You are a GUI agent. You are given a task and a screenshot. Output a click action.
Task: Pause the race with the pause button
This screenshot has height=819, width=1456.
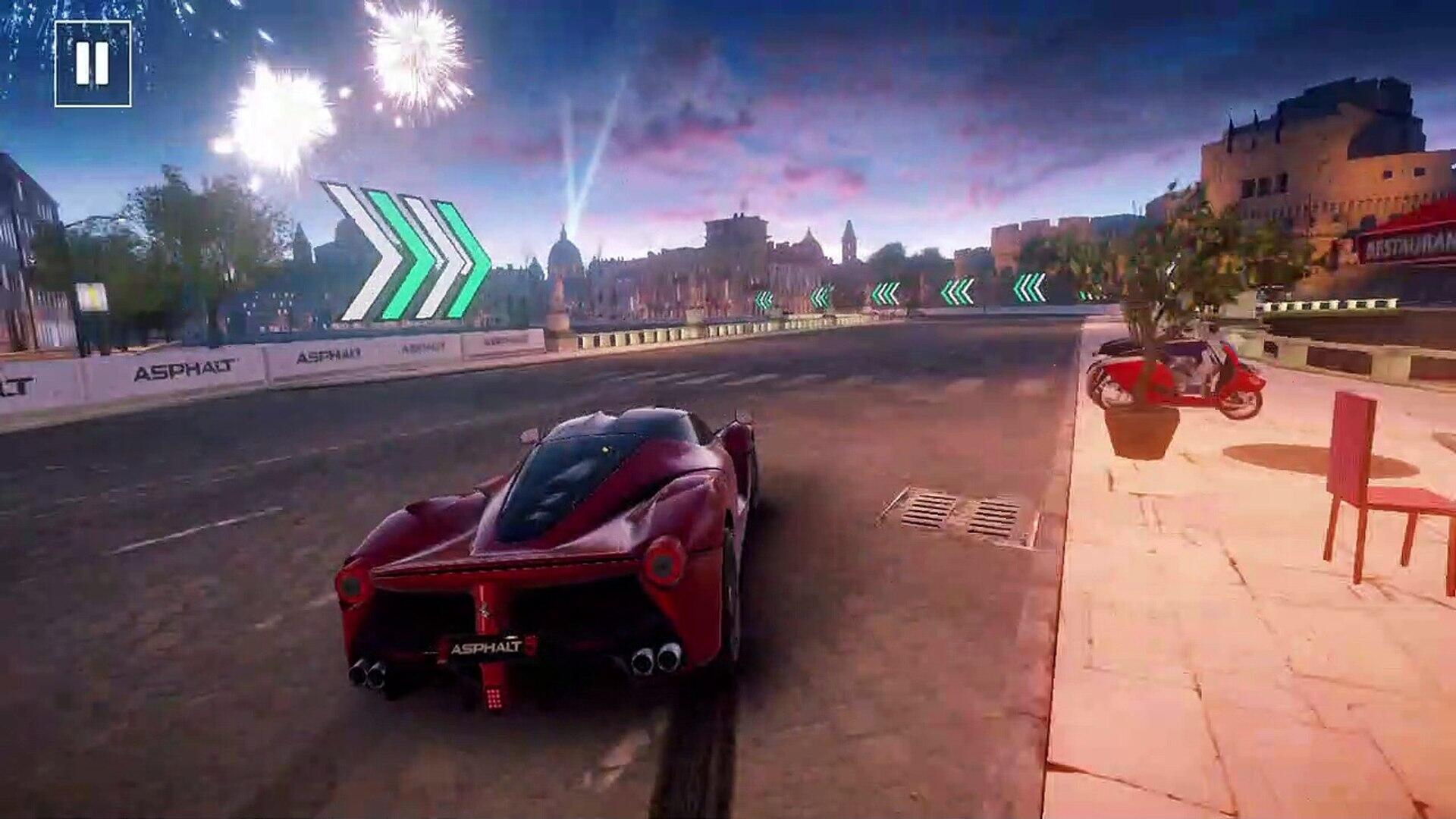coord(93,64)
